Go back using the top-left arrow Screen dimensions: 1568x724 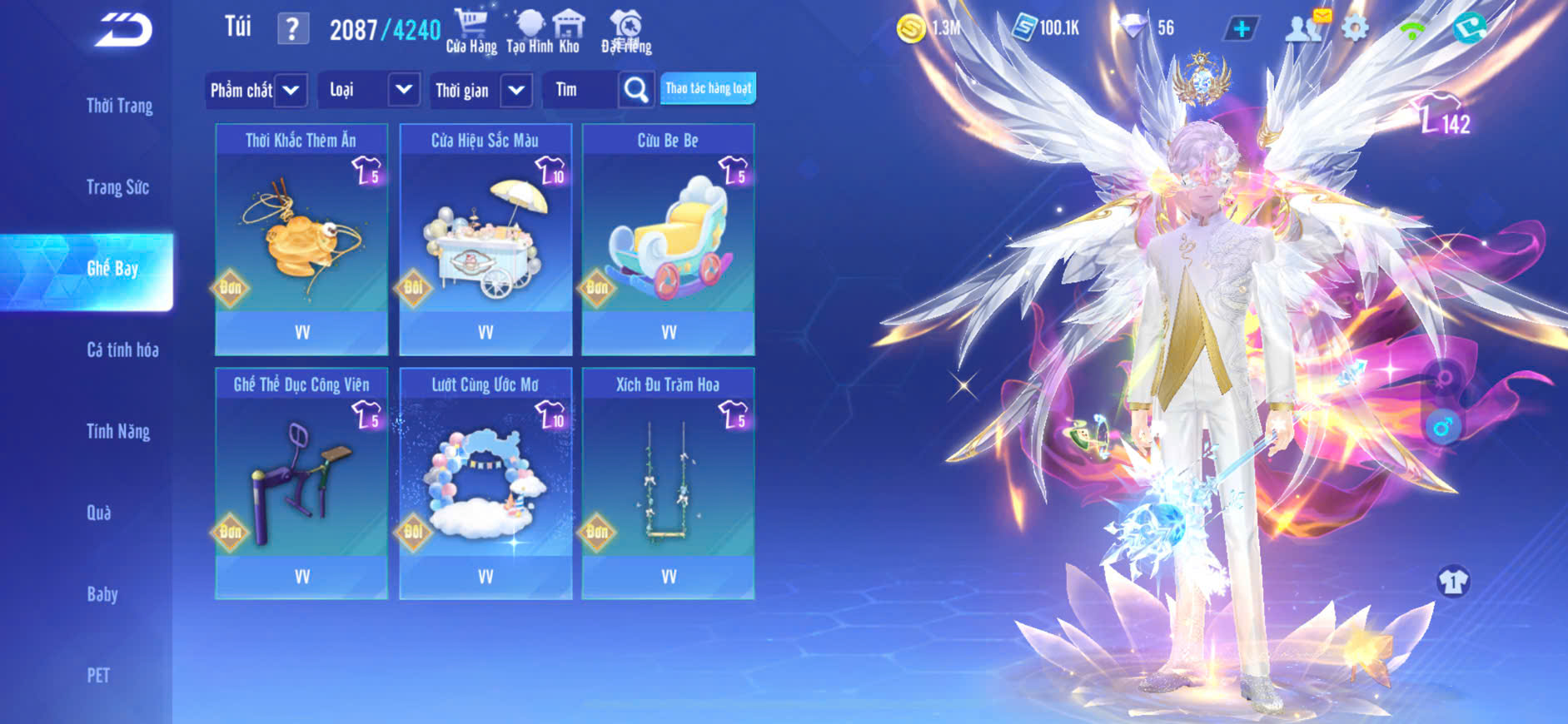click(x=123, y=30)
